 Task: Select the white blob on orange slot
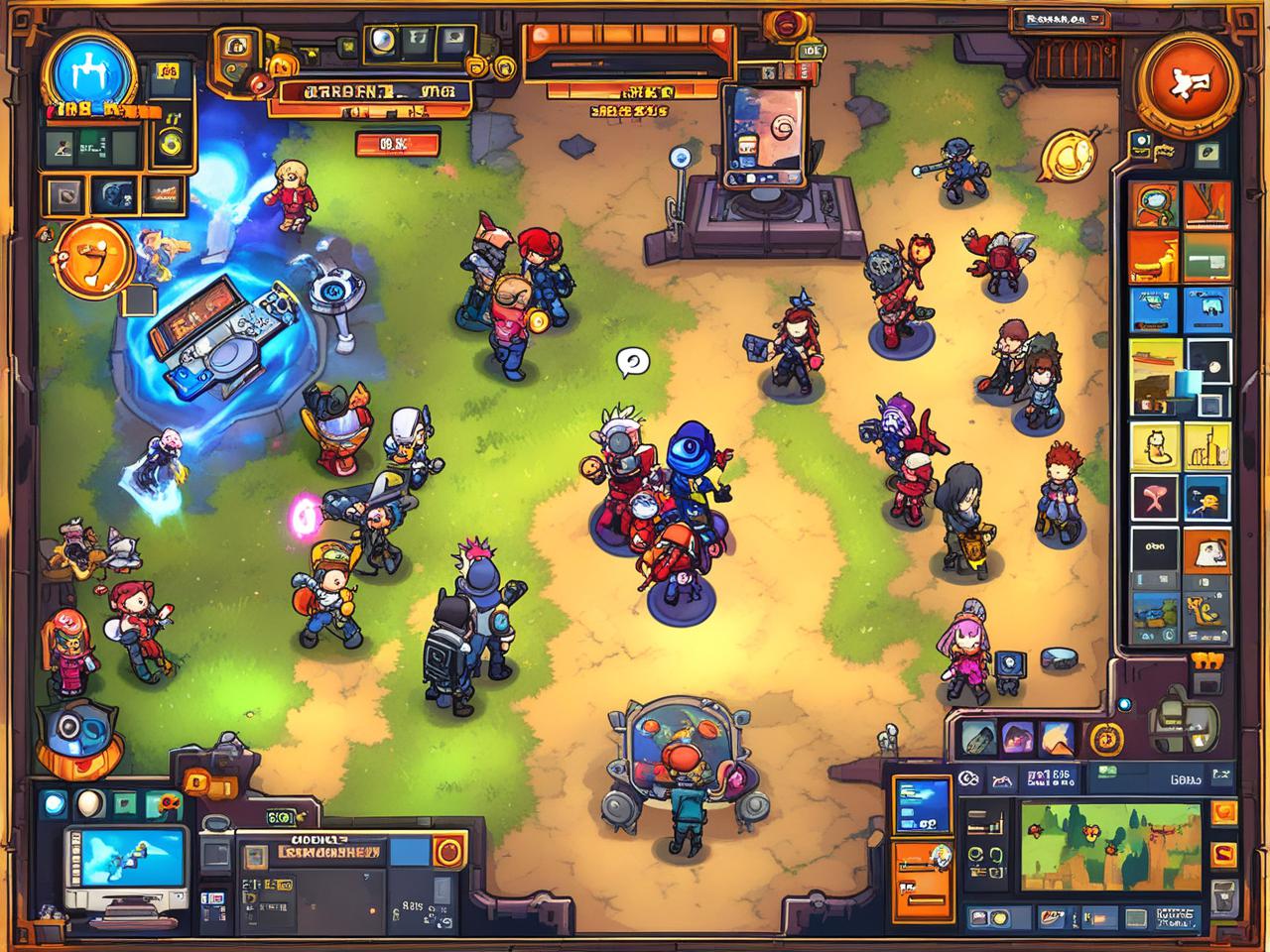coord(1207,551)
